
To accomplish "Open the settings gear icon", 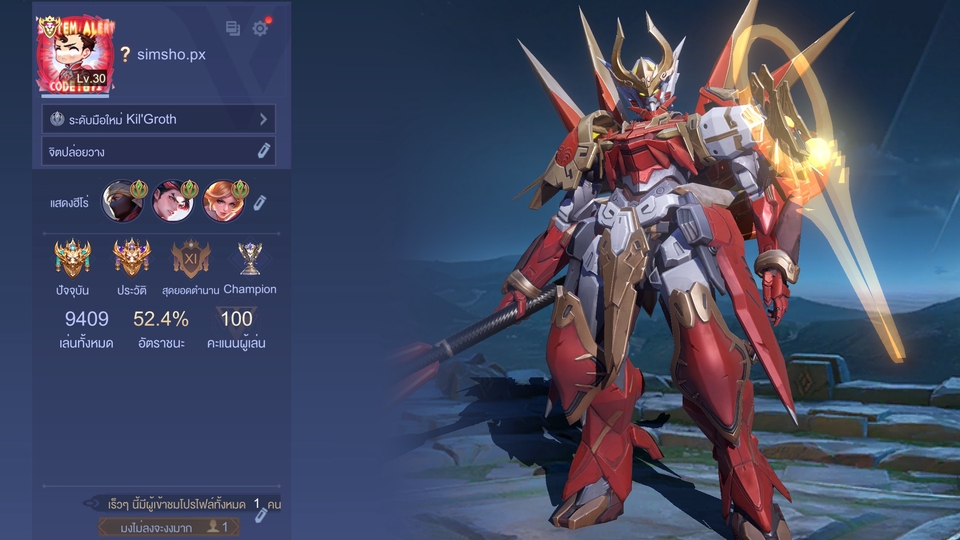I will coord(260,29).
